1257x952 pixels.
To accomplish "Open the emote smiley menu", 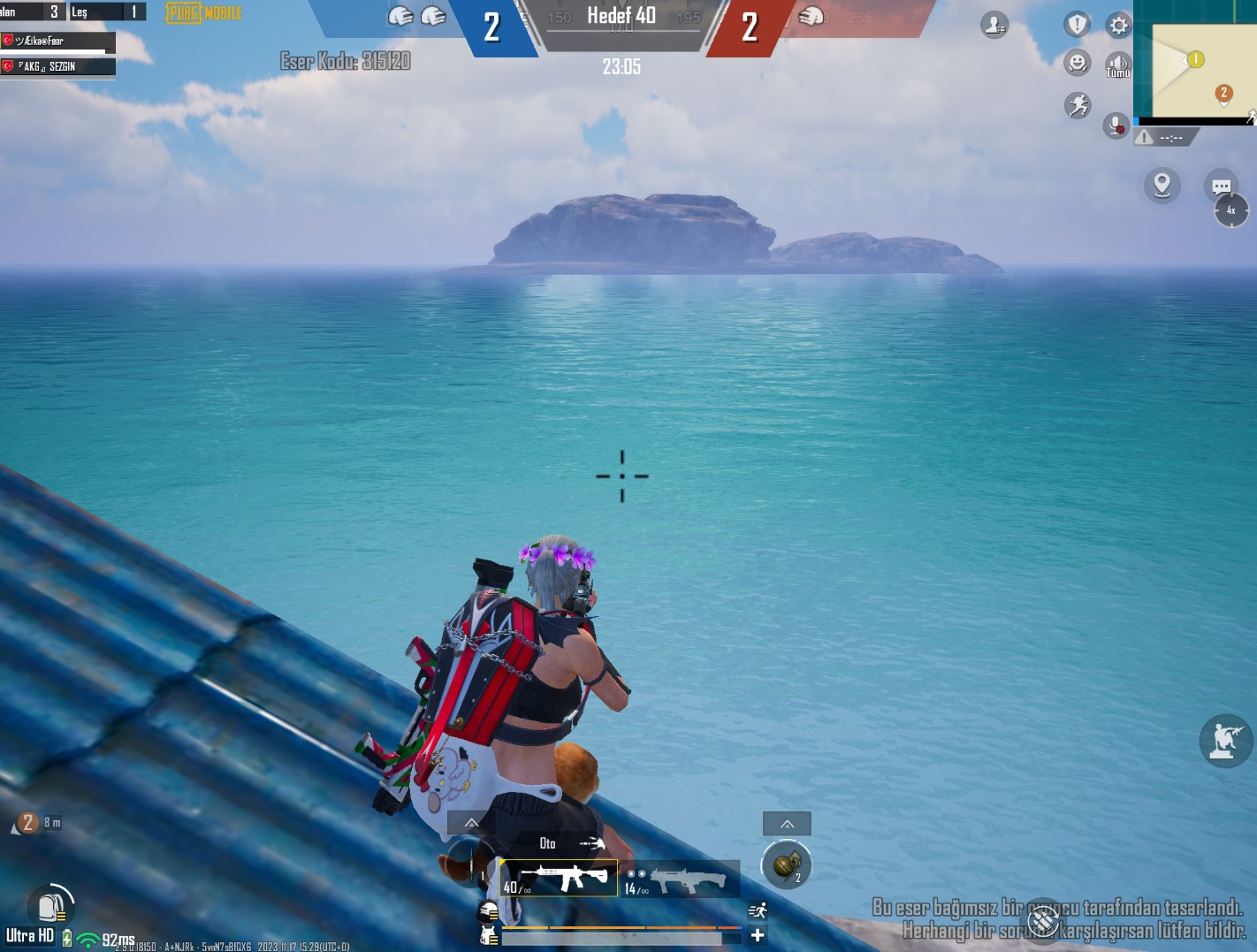I will (1077, 63).
